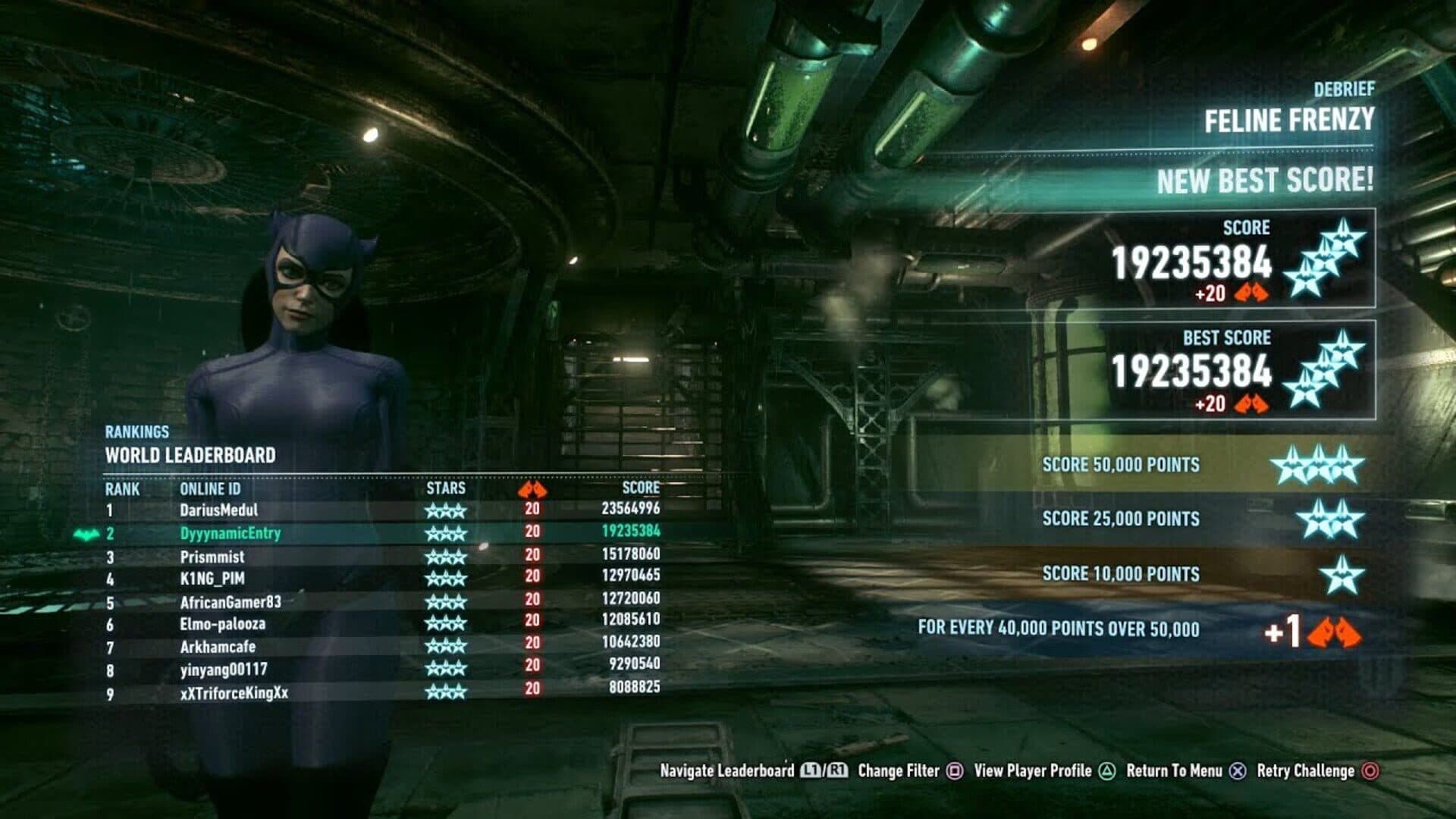1456x819 pixels.
Task: Select the K1NG_PIM ranking row
Action: tap(212, 579)
